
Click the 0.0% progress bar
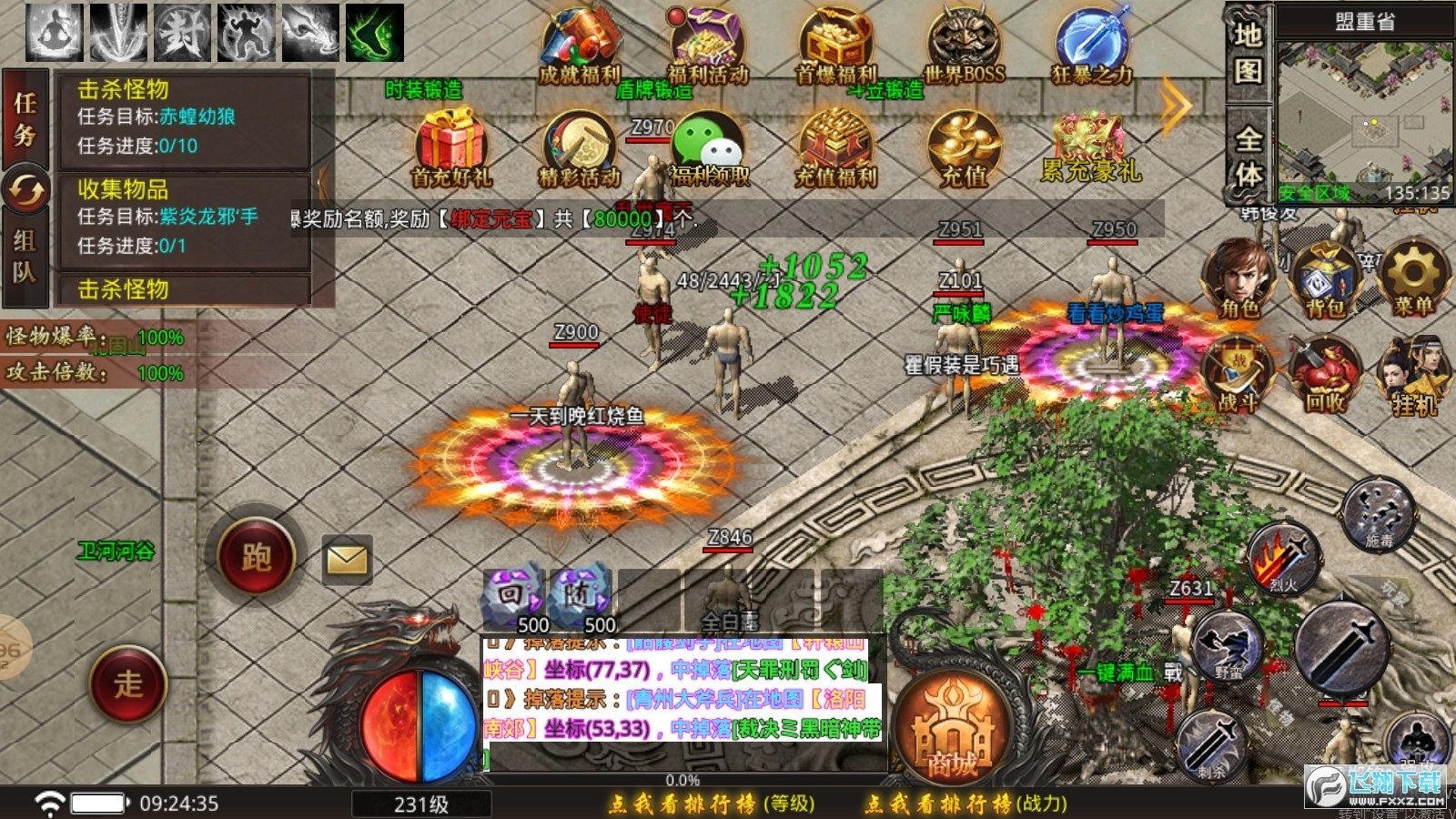pos(682,779)
